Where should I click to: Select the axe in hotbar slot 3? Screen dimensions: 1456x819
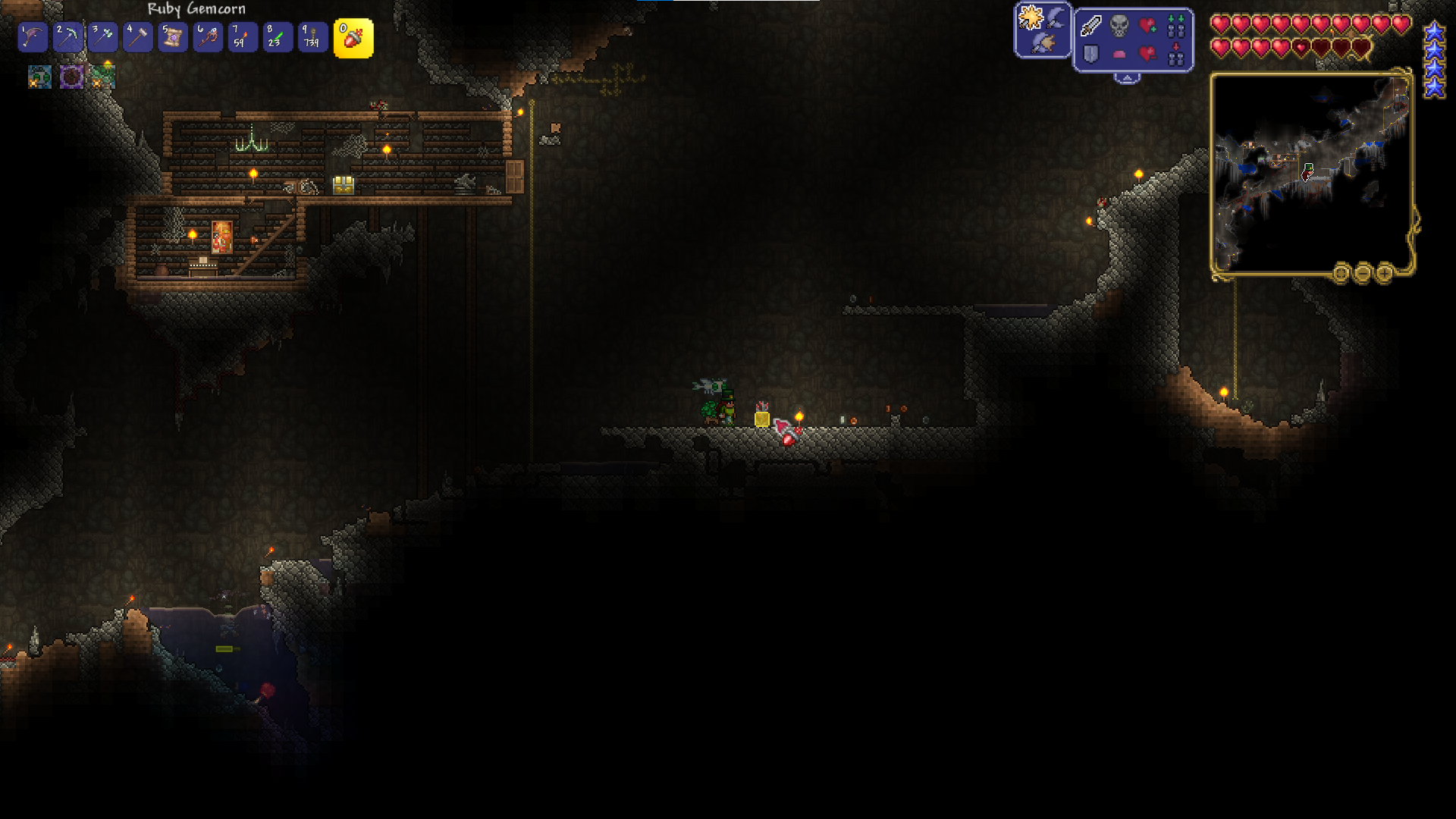pos(102,37)
